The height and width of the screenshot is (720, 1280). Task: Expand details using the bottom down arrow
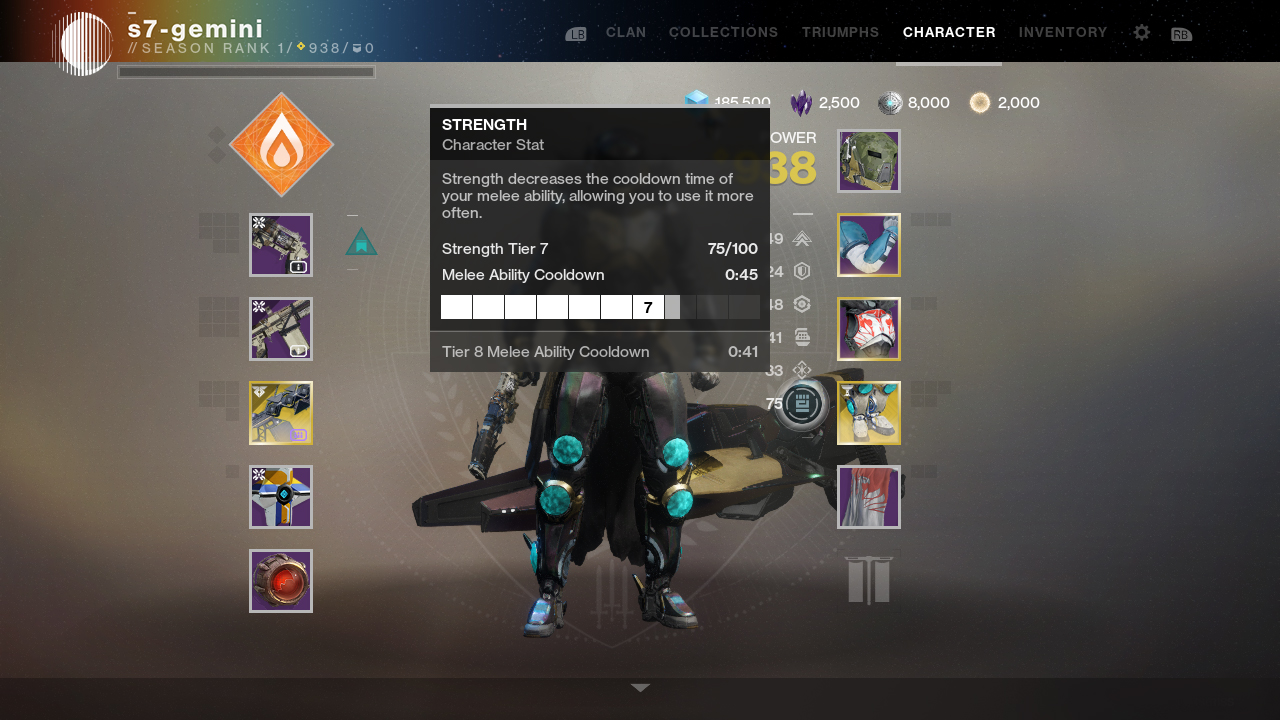(x=639, y=687)
